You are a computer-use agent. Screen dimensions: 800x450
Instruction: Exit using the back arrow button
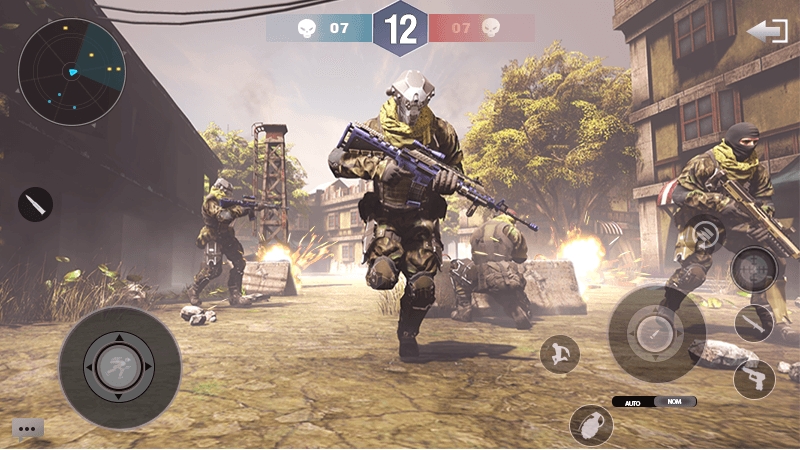tap(767, 31)
